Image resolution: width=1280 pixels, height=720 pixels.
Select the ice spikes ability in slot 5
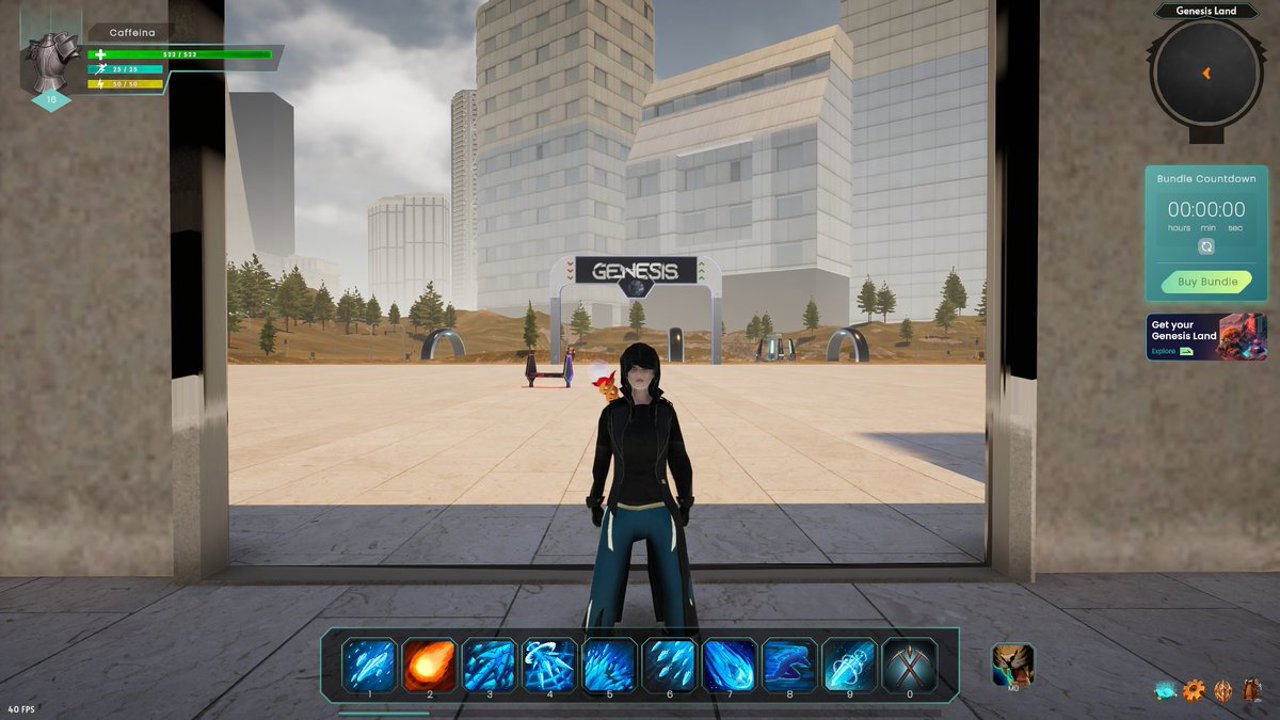coord(609,665)
